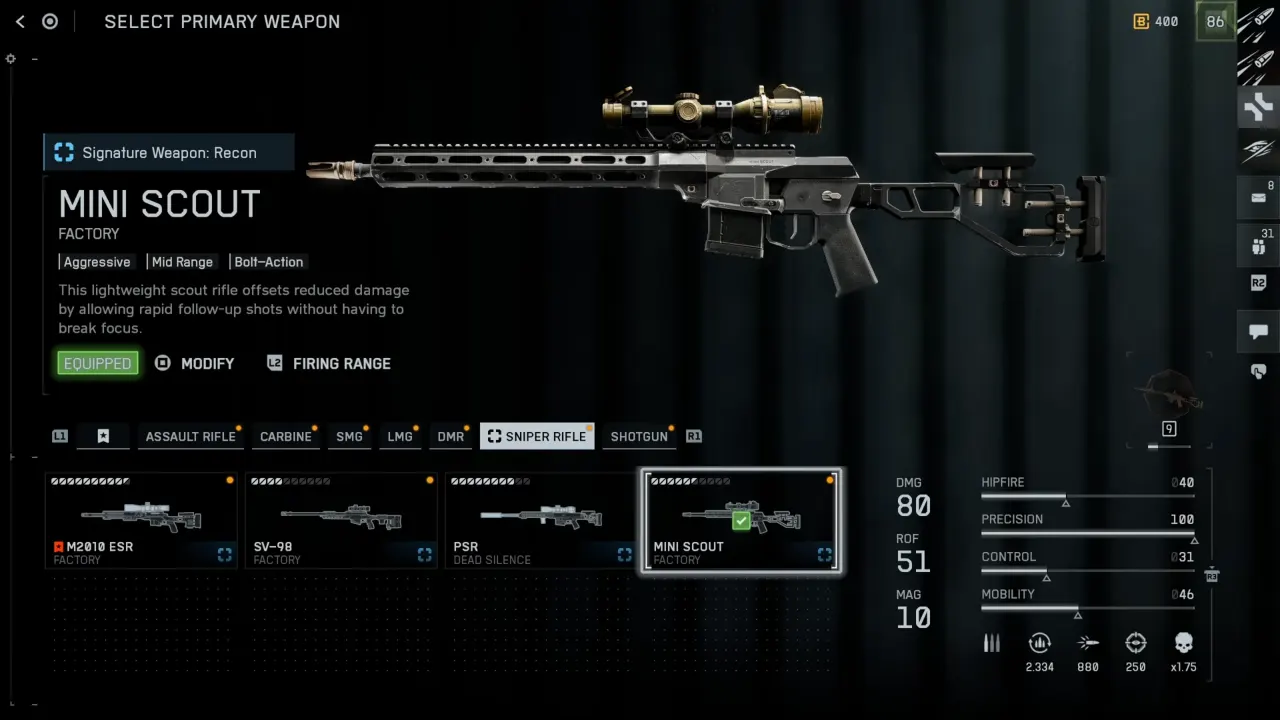Click the skull damage multiplier icon
Image resolution: width=1280 pixels, height=720 pixels.
pyautogui.click(x=1184, y=643)
